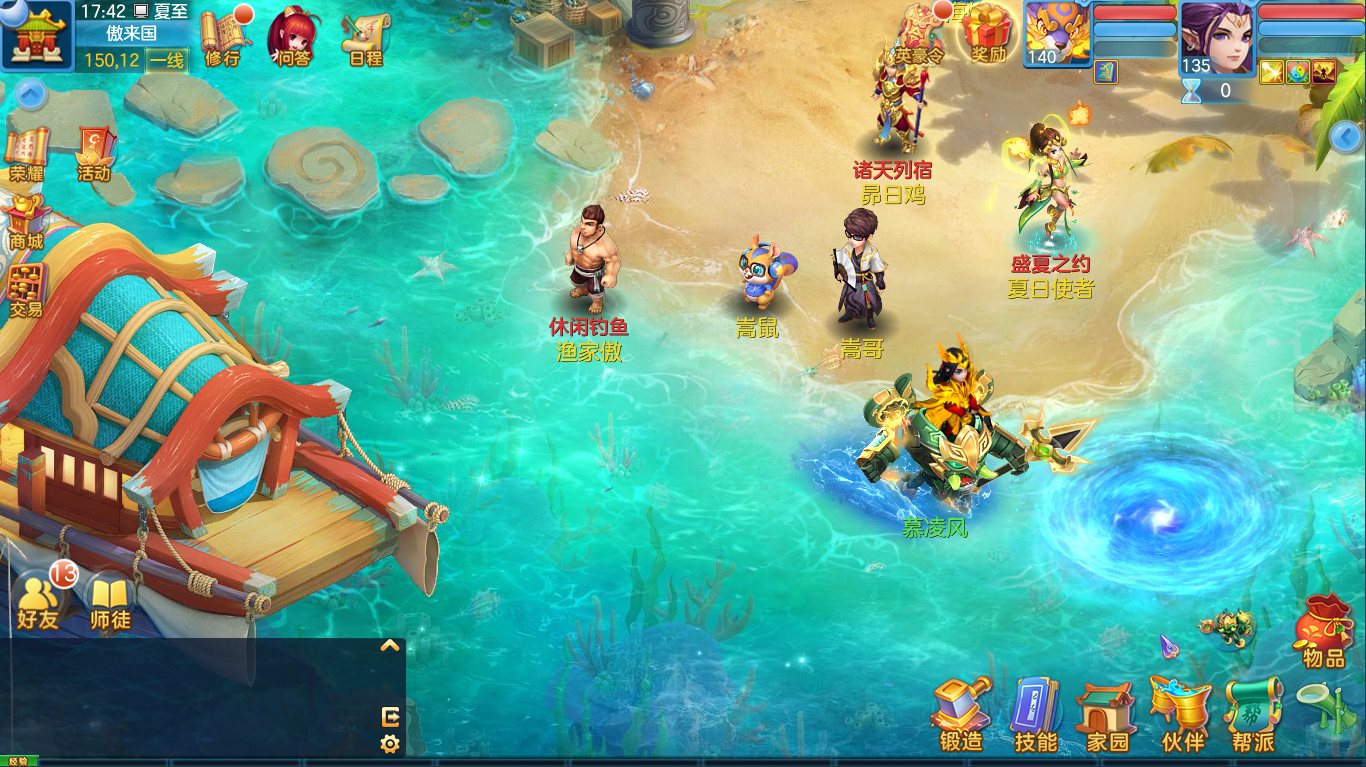Open the 技能 skills book

(x=1035, y=714)
